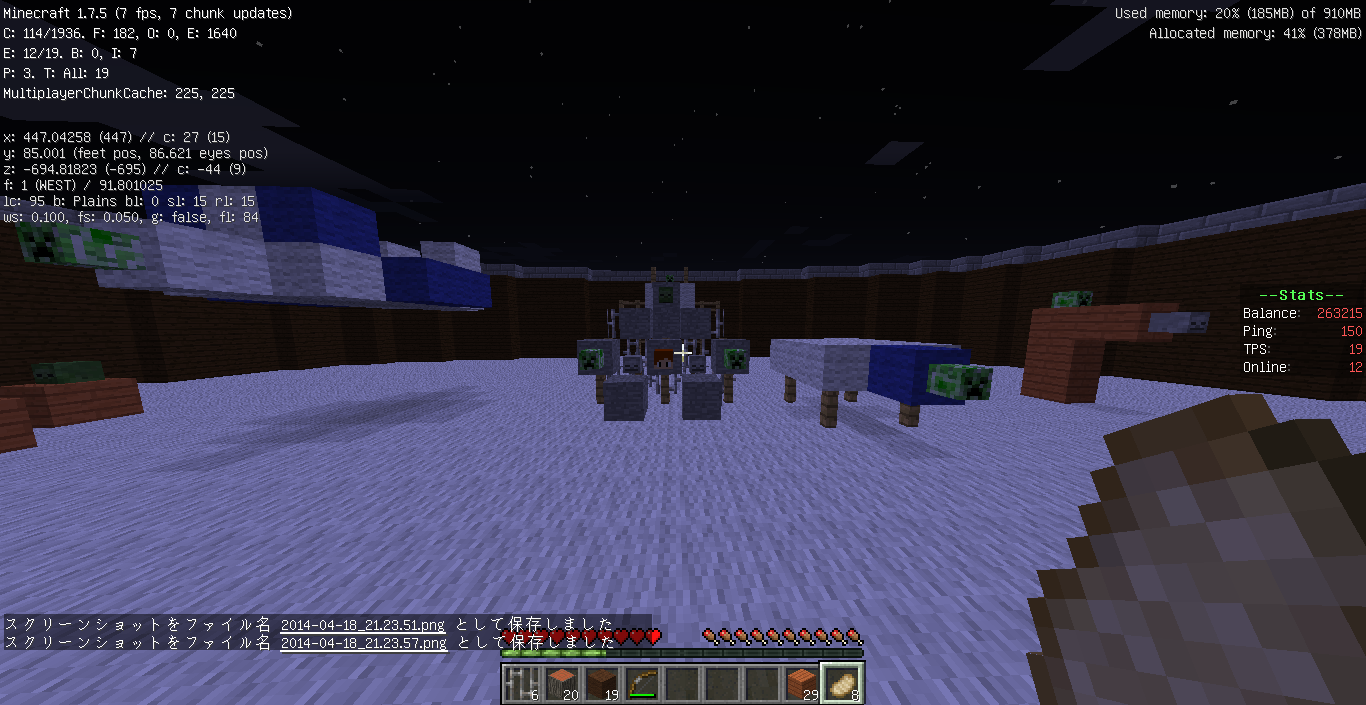
Task: Open the 2014-04-18_21.23.51.png screenshot link
Action: (362, 625)
